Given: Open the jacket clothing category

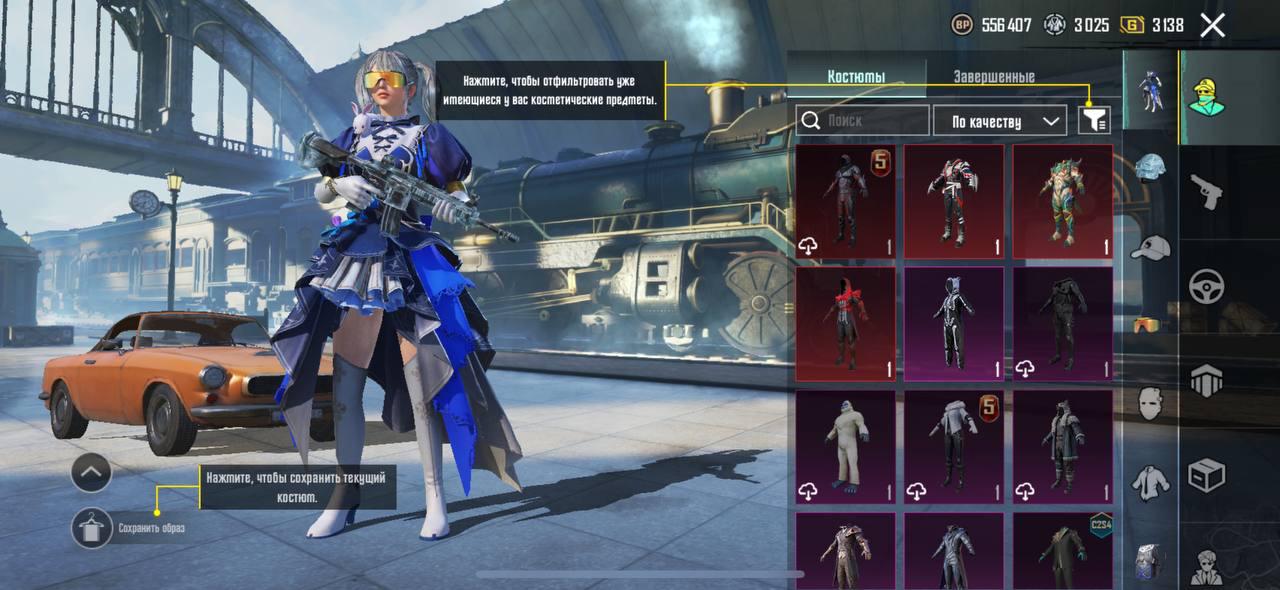Looking at the screenshot, I should [1151, 483].
